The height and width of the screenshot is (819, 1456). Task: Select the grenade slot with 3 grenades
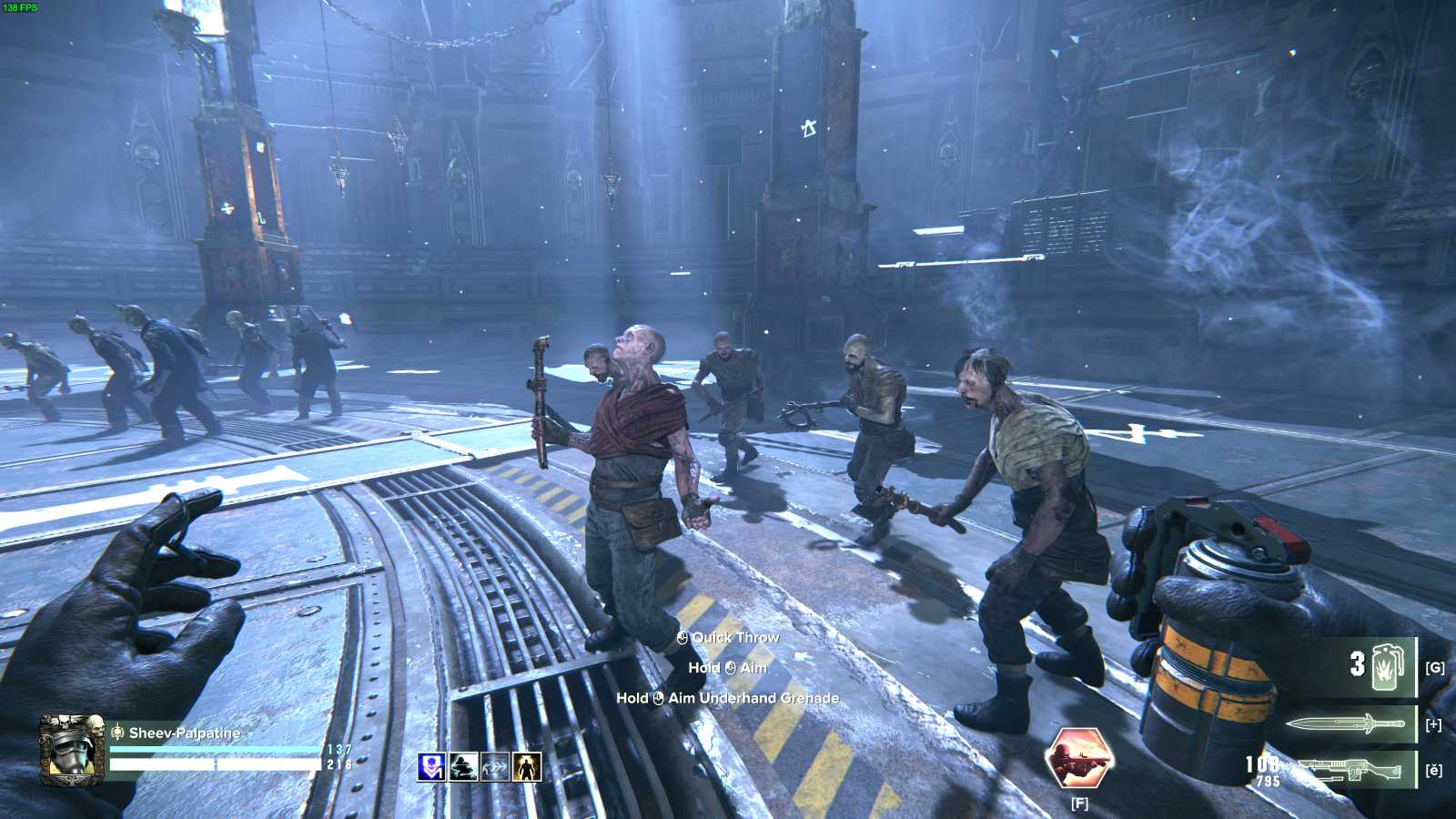click(x=1380, y=667)
